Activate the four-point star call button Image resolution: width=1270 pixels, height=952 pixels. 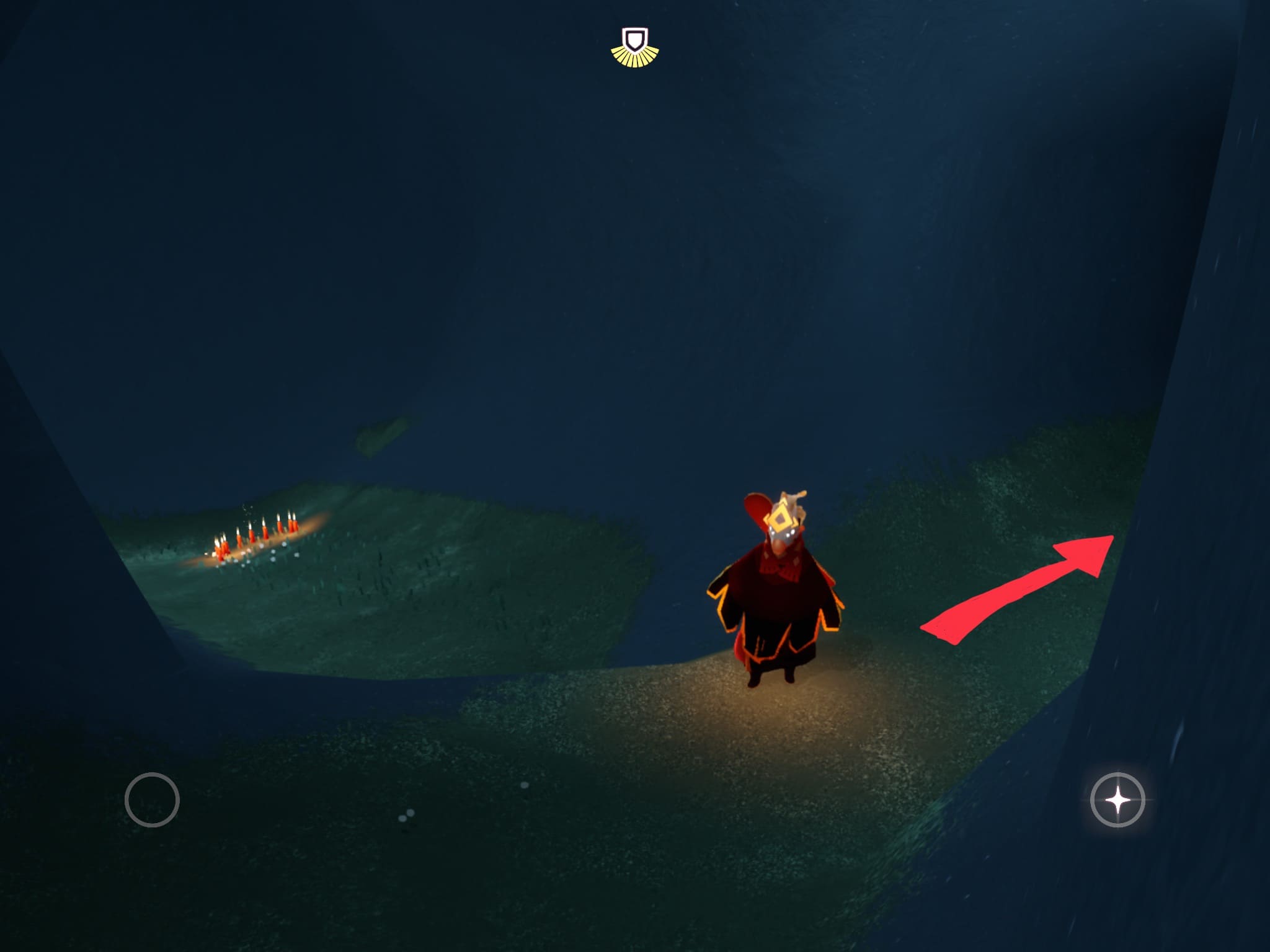[x=1117, y=800]
